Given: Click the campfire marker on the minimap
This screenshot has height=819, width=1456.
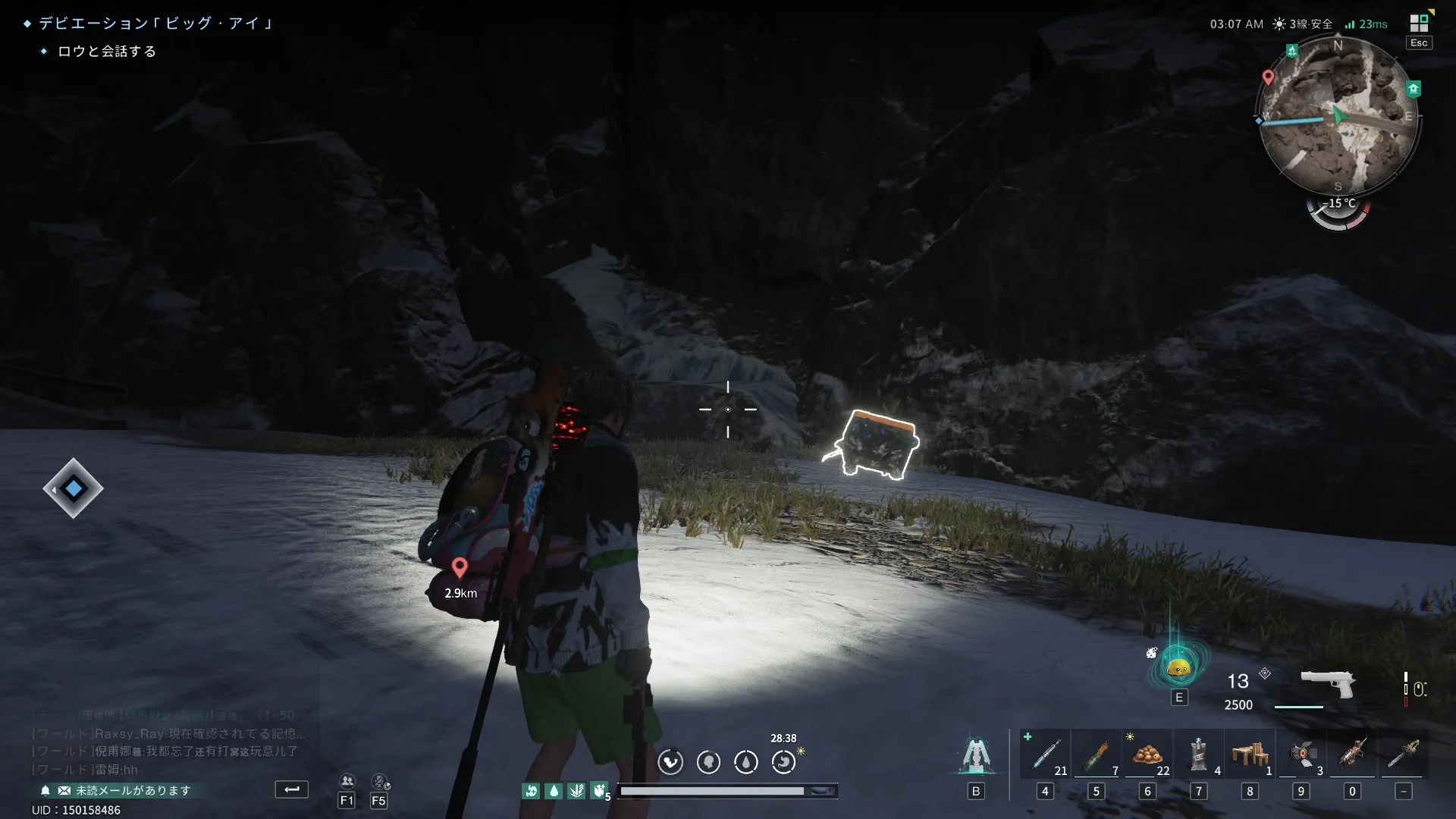Looking at the screenshot, I should 1291,51.
